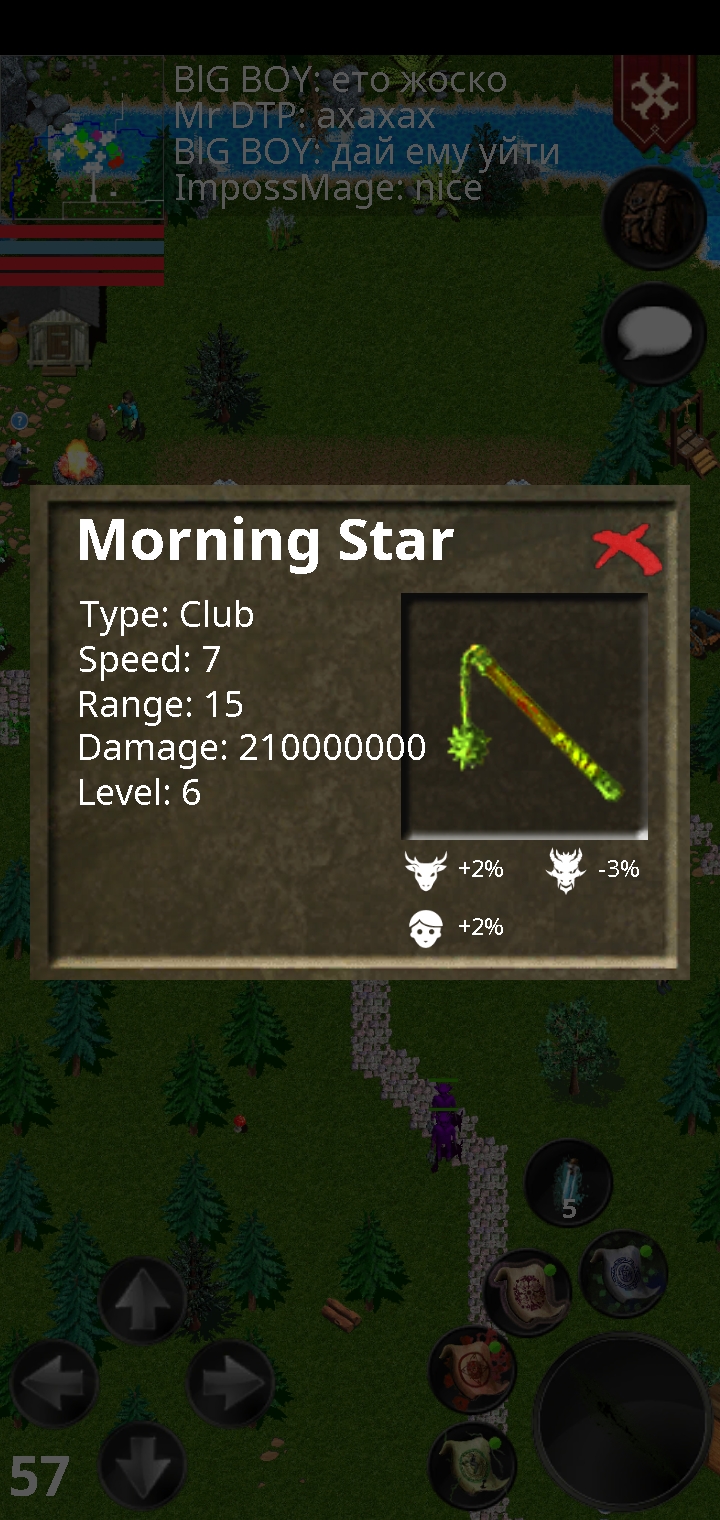Use the potion bottle with count 5
Image resolution: width=720 pixels, height=1520 pixels.
568,1183
